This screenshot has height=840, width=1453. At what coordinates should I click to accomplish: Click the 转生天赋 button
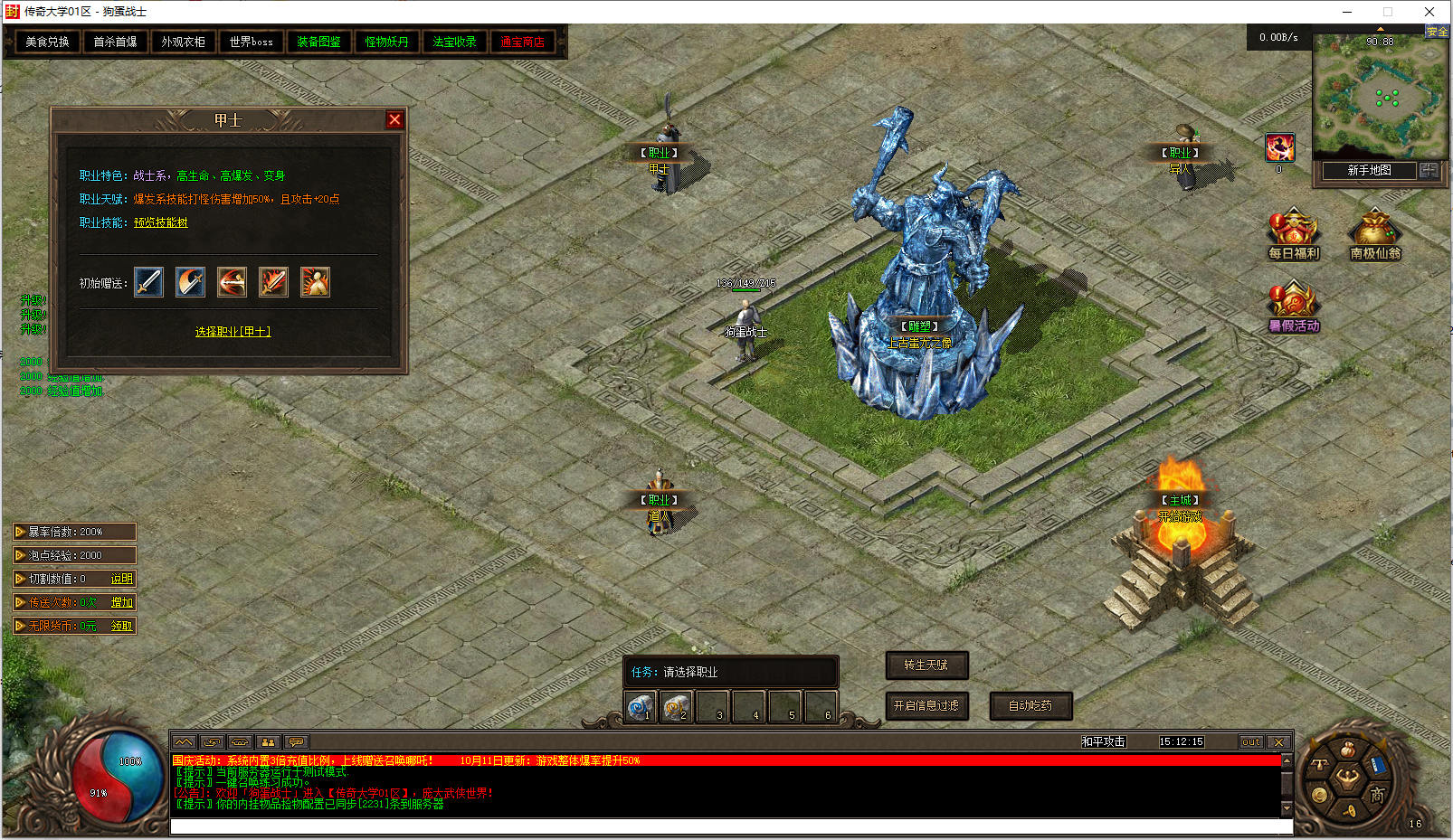click(x=926, y=665)
